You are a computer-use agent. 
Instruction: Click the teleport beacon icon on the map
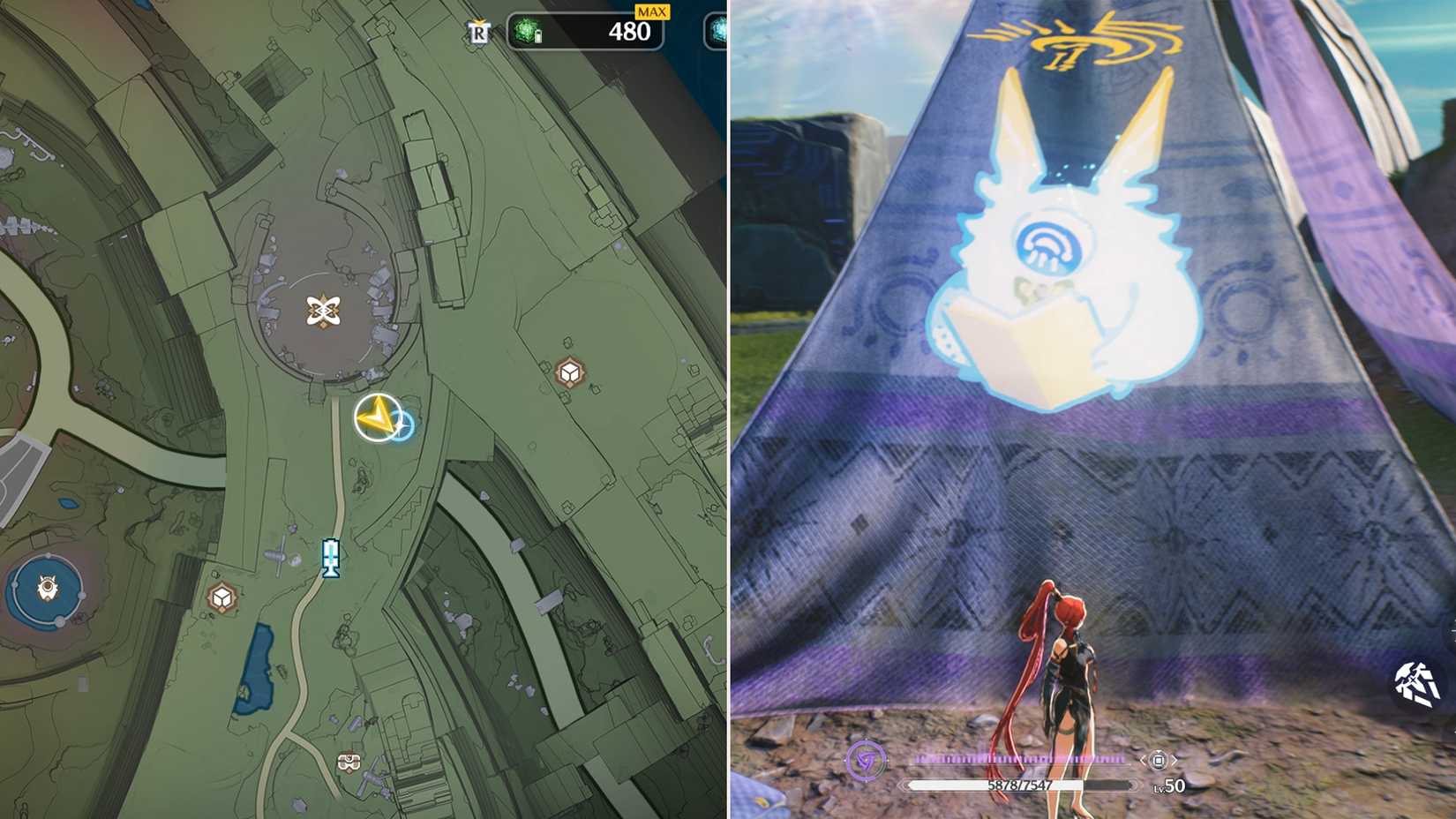[x=330, y=558]
